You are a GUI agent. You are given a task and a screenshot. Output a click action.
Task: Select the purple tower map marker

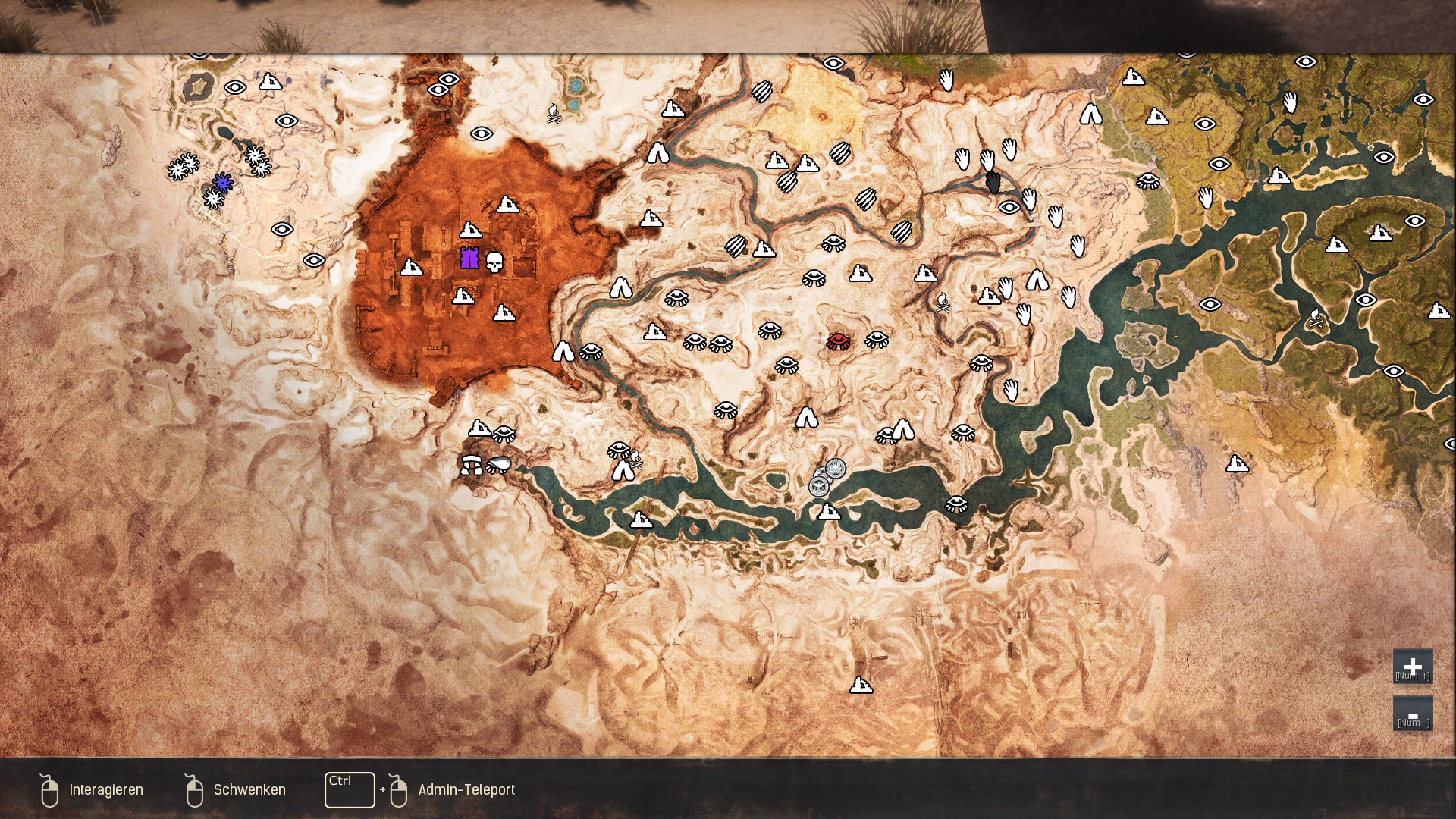click(469, 258)
